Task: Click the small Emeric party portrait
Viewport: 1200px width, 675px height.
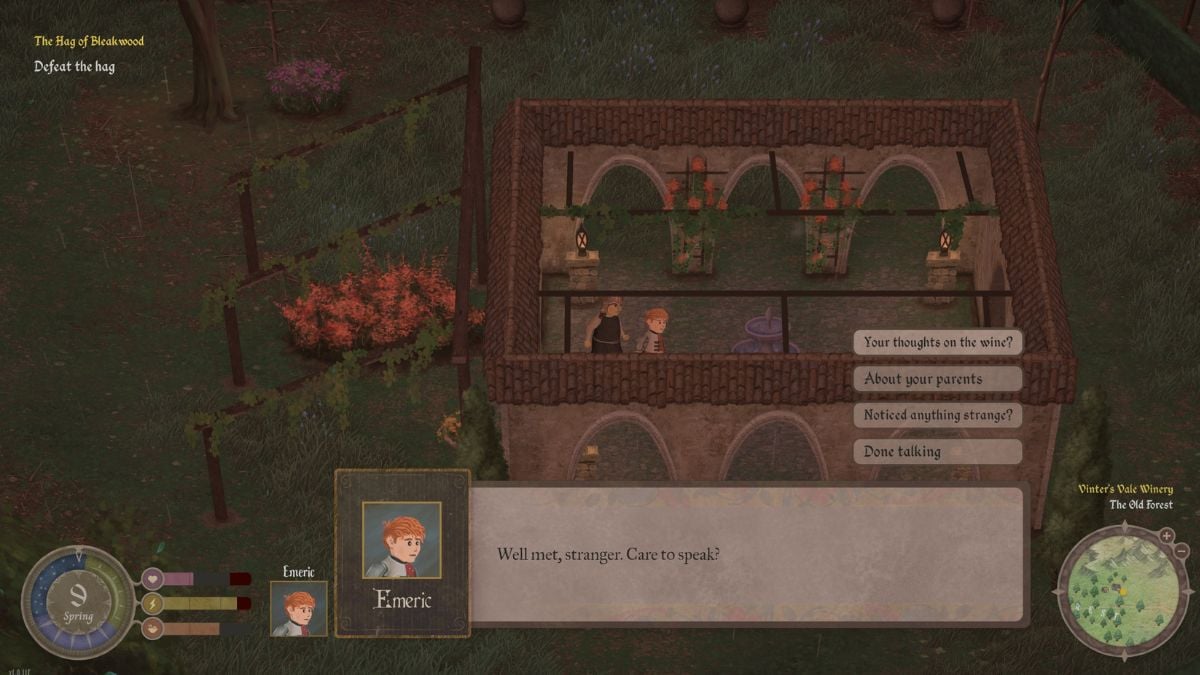Action: pyautogui.click(x=299, y=608)
